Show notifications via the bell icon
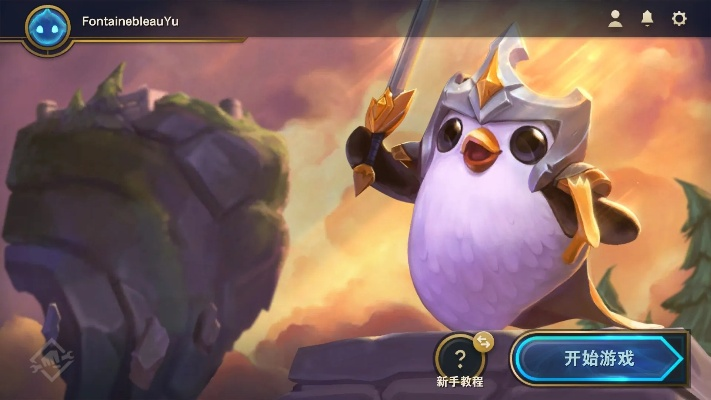The image size is (711, 400). tap(647, 19)
